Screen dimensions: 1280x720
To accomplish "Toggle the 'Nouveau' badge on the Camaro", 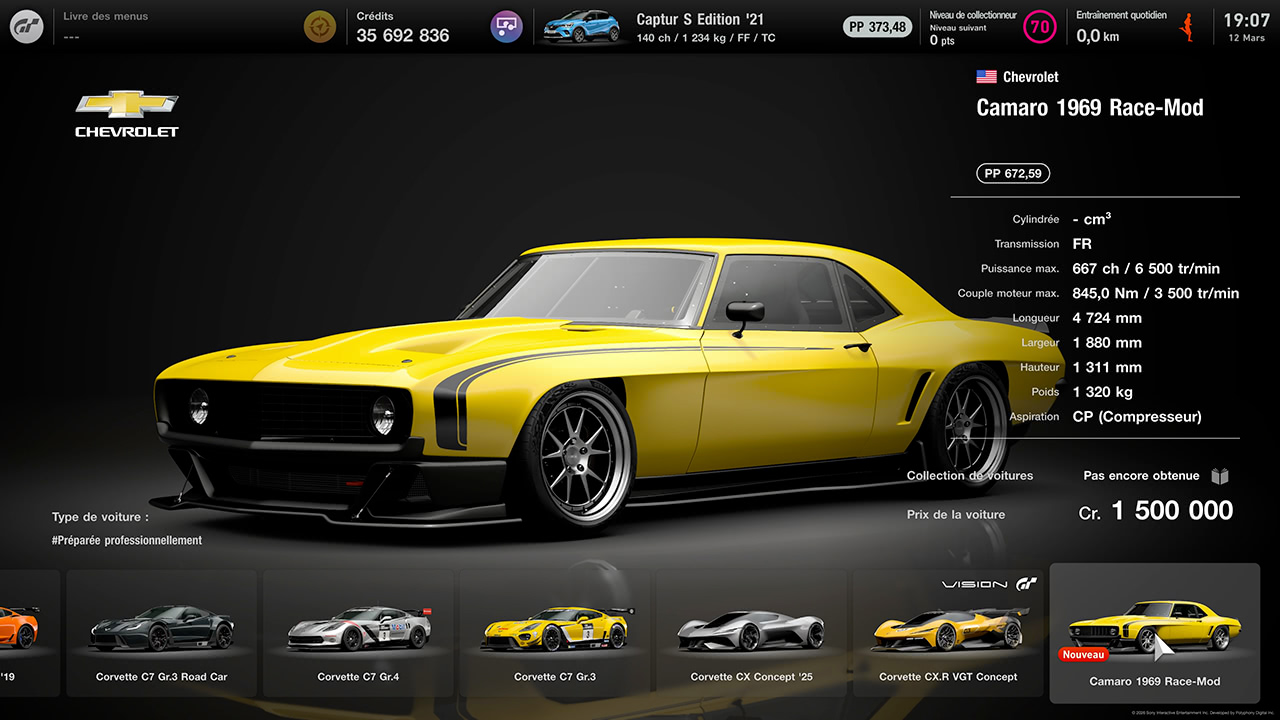I will pyautogui.click(x=1083, y=654).
